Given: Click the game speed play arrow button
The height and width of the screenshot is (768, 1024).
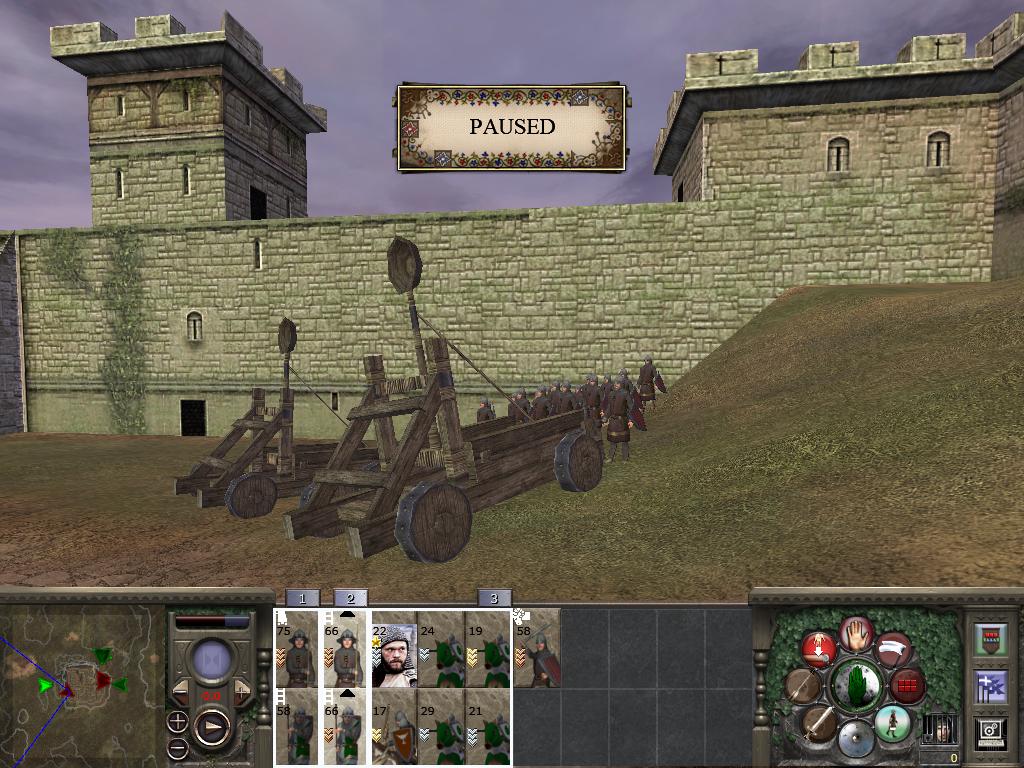Looking at the screenshot, I should coord(212,726).
